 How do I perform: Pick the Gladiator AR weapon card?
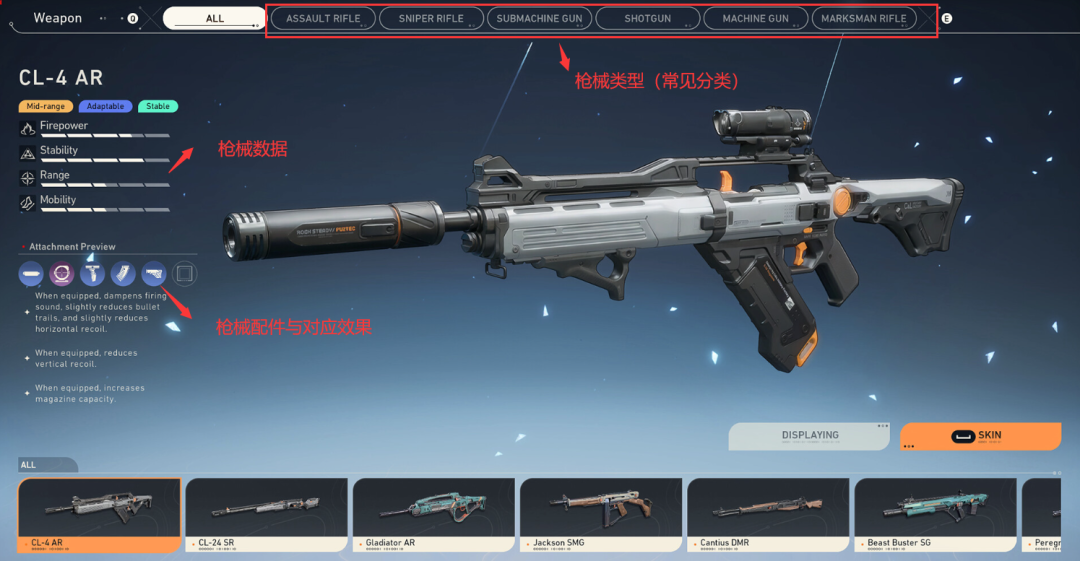[x=433, y=513]
